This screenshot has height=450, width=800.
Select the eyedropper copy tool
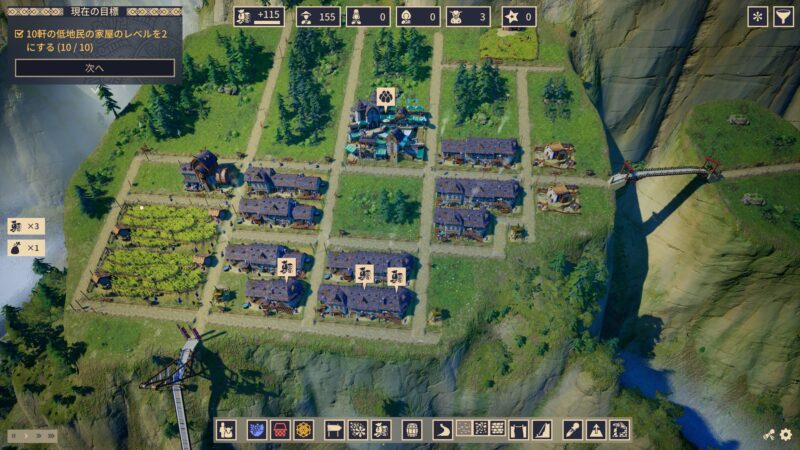[x=573, y=430]
